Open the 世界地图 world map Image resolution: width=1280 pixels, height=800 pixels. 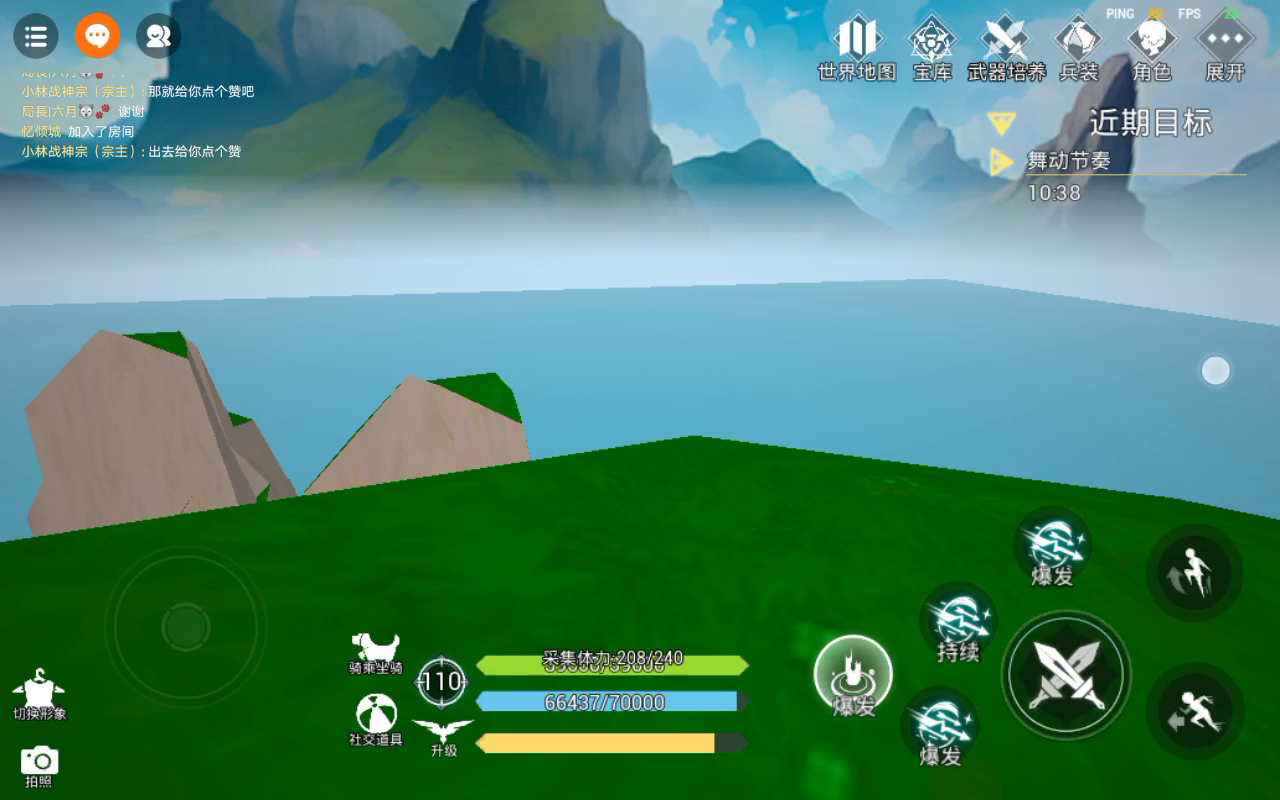click(857, 46)
